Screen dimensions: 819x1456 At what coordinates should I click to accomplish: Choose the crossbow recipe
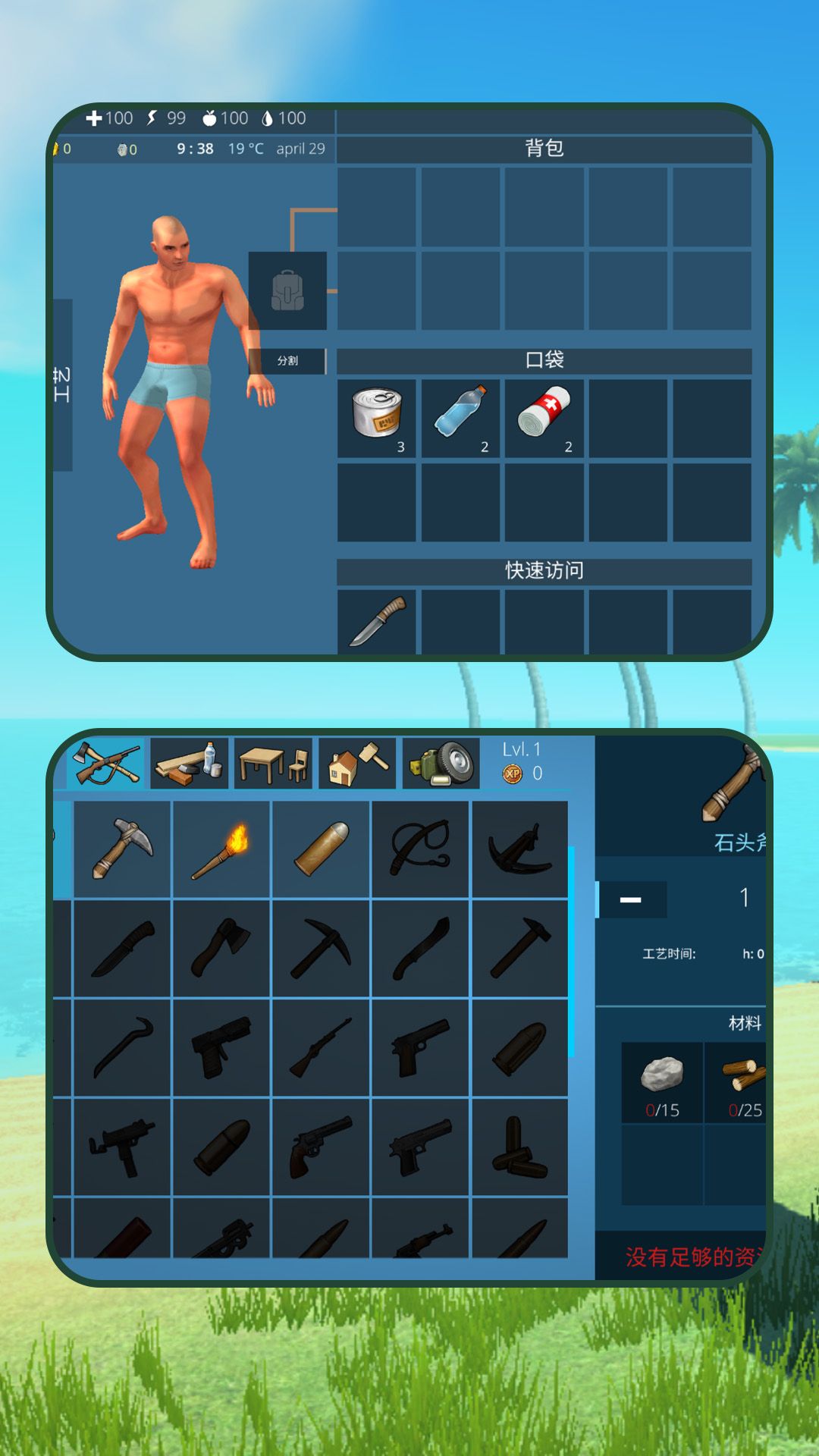[519, 849]
